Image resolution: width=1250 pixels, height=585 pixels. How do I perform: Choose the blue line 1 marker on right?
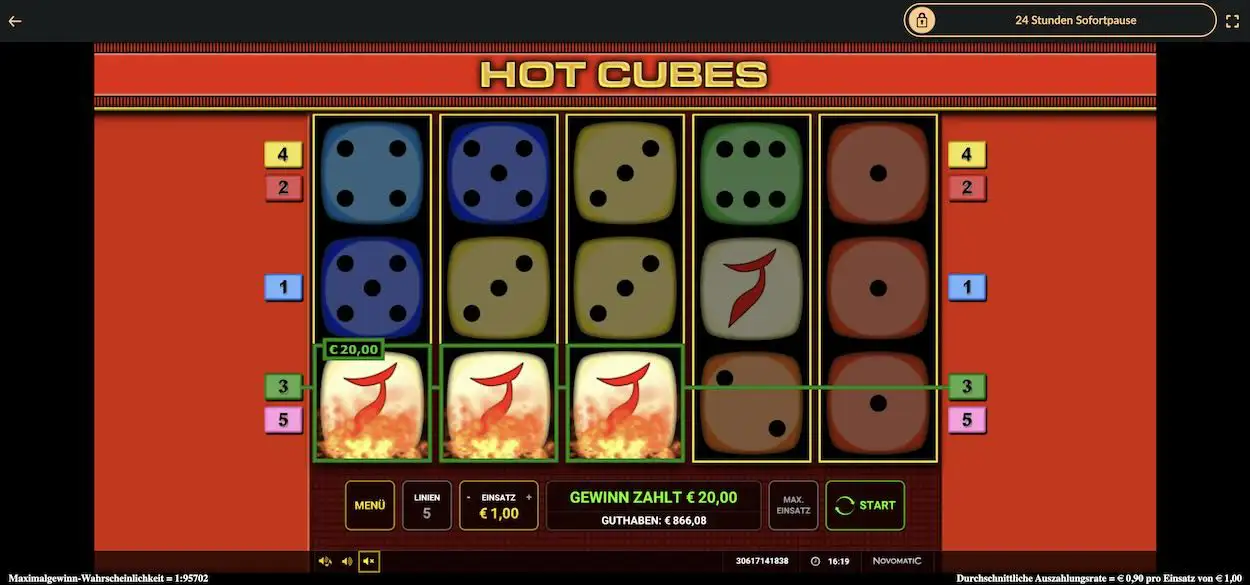(x=966, y=288)
